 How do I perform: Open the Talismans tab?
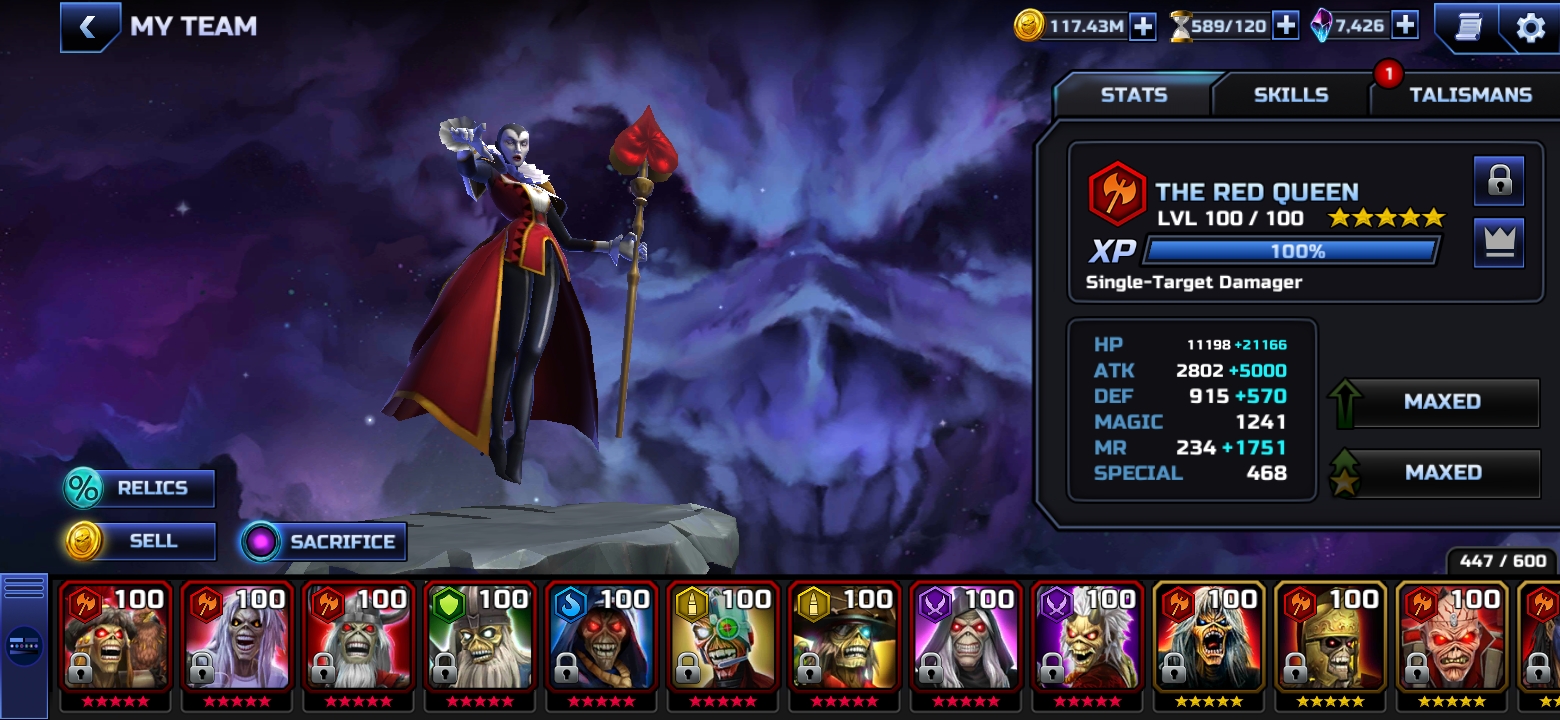click(1470, 95)
